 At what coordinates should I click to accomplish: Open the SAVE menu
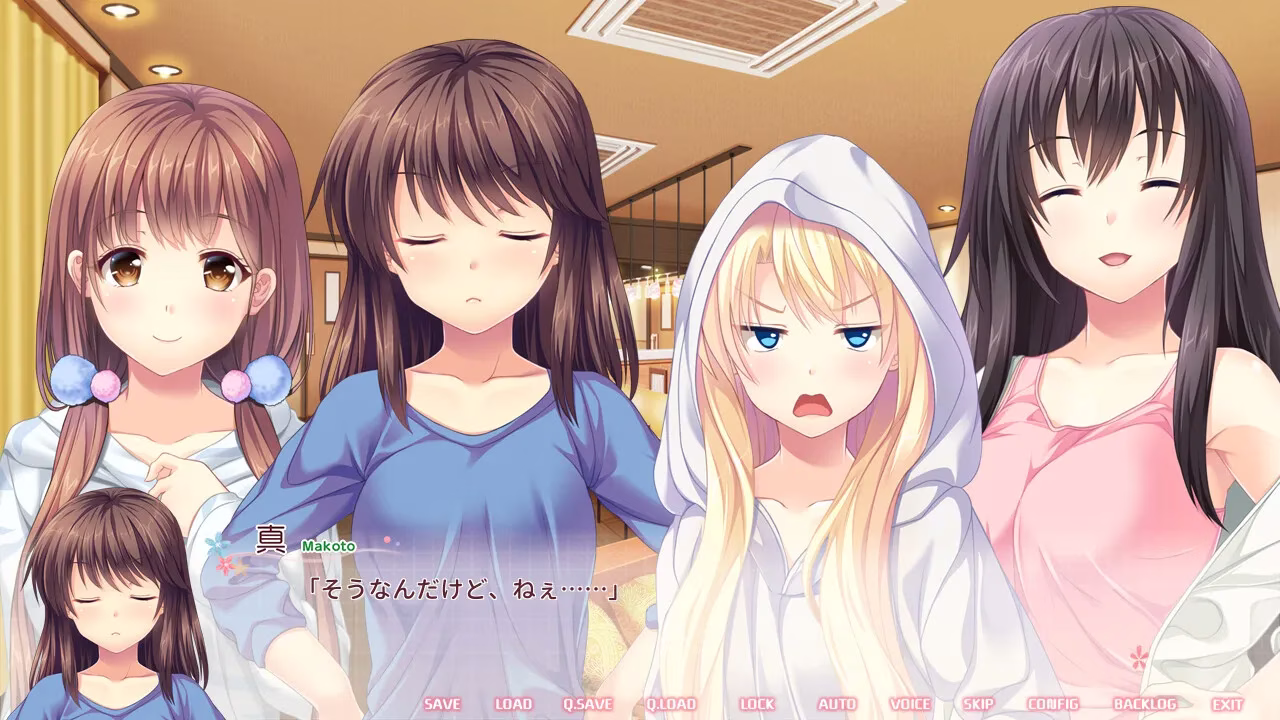click(442, 704)
